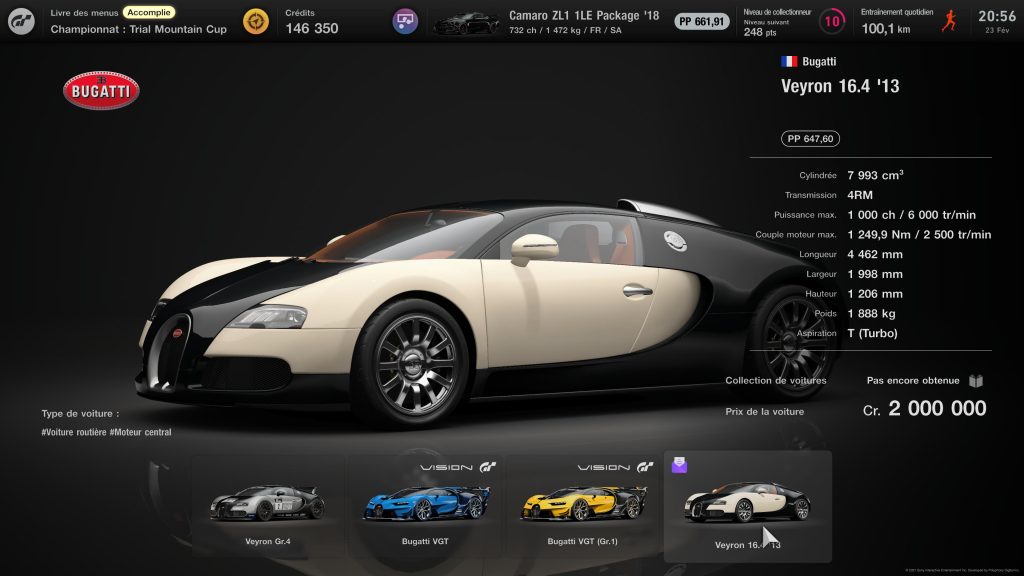This screenshot has width=1024, height=576.
Task: Click the gold credits coin icon
Action: (x=256, y=21)
